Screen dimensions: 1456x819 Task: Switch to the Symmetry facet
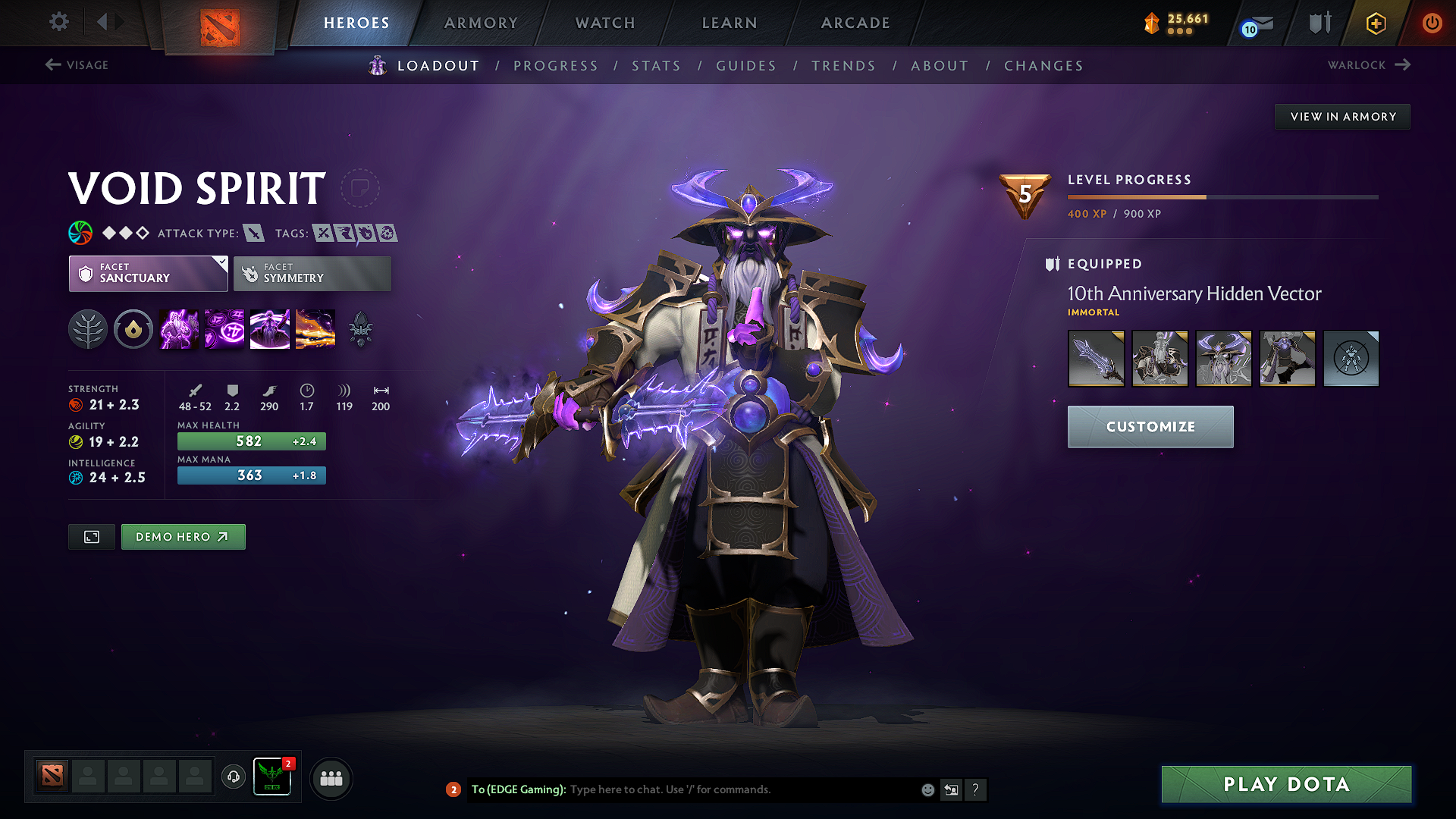pyautogui.click(x=312, y=273)
